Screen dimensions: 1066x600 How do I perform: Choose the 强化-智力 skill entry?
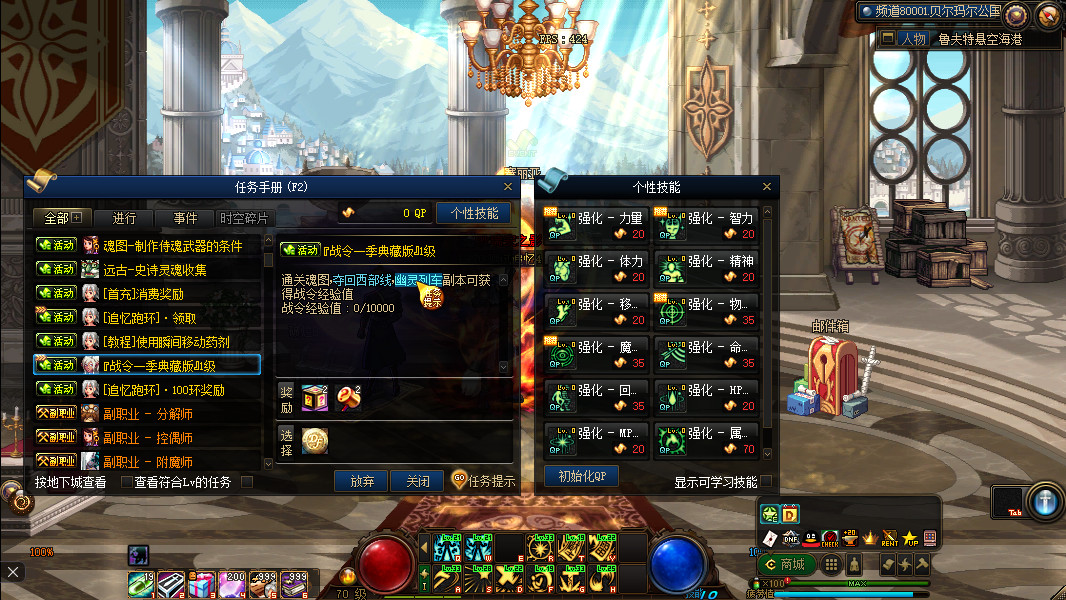(x=707, y=226)
